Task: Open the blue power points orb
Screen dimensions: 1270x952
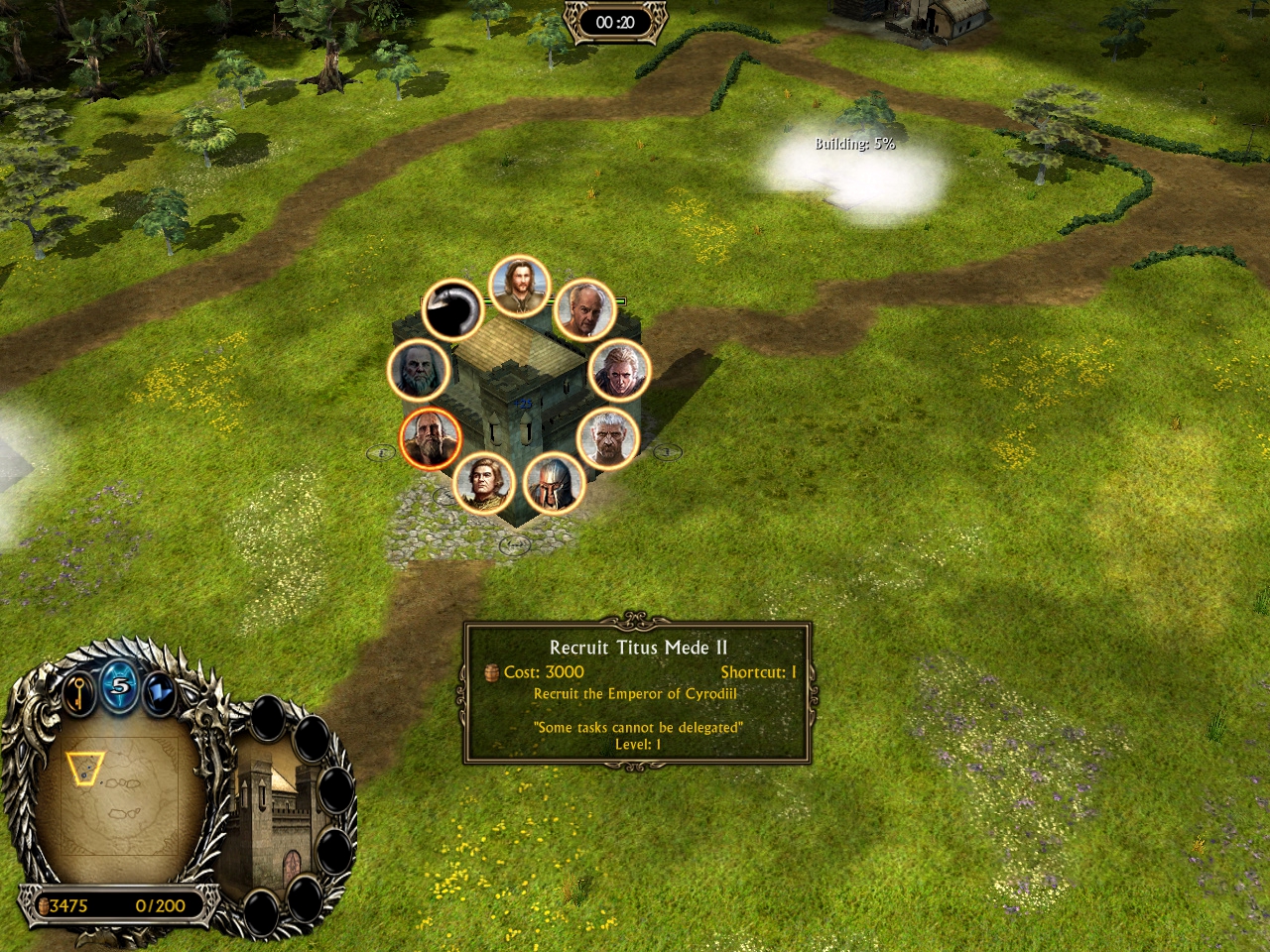Action: 119,686
